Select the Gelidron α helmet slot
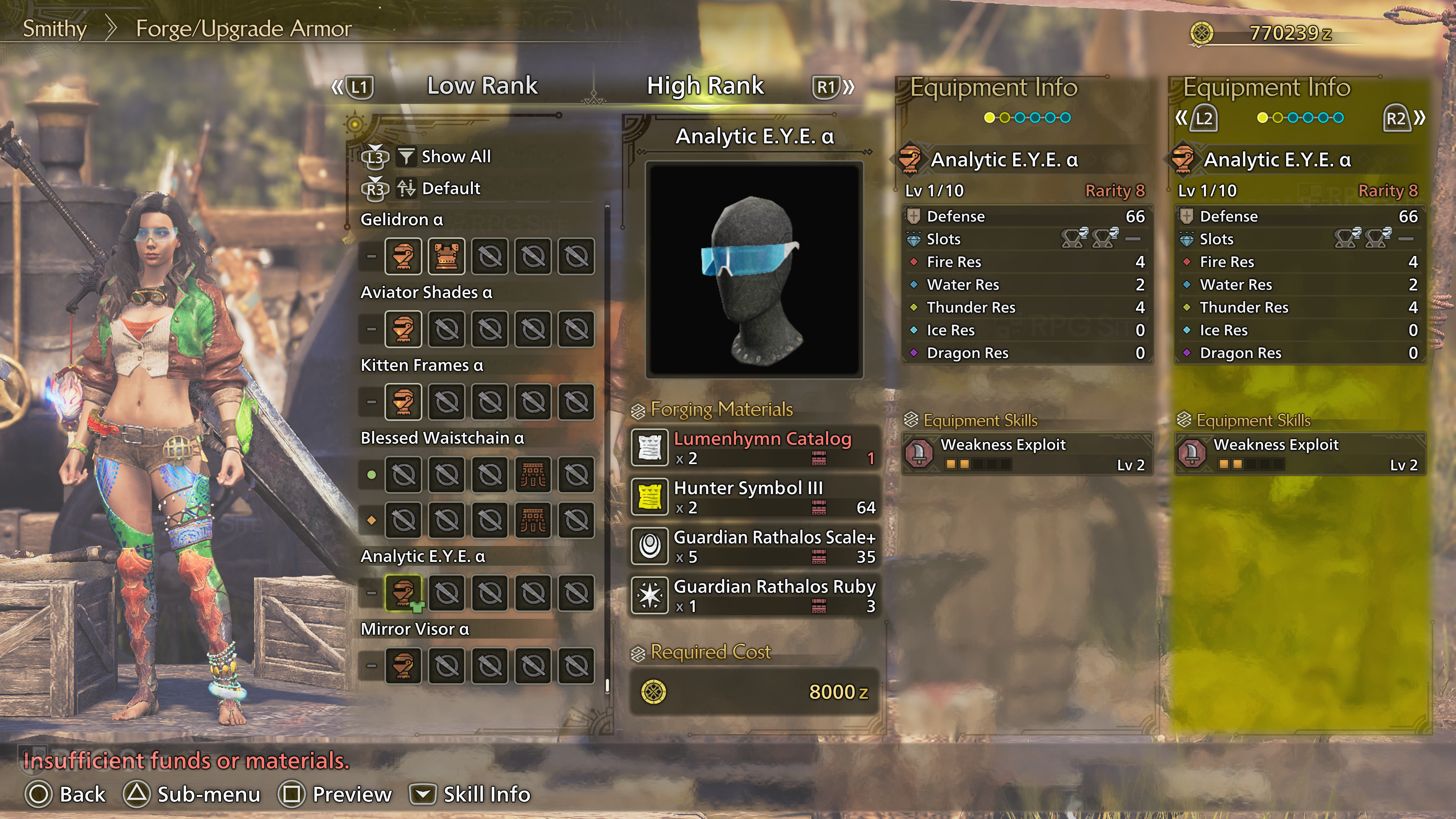 pyautogui.click(x=403, y=257)
